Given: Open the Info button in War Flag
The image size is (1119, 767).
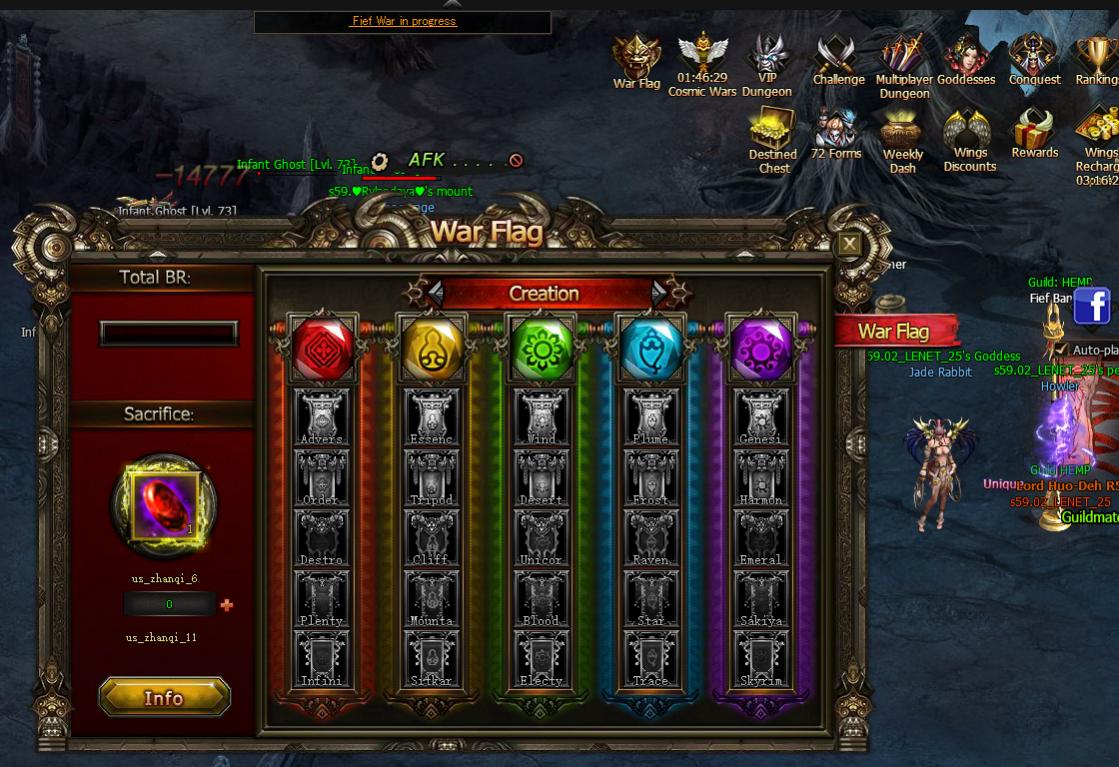Looking at the screenshot, I should click(164, 697).
